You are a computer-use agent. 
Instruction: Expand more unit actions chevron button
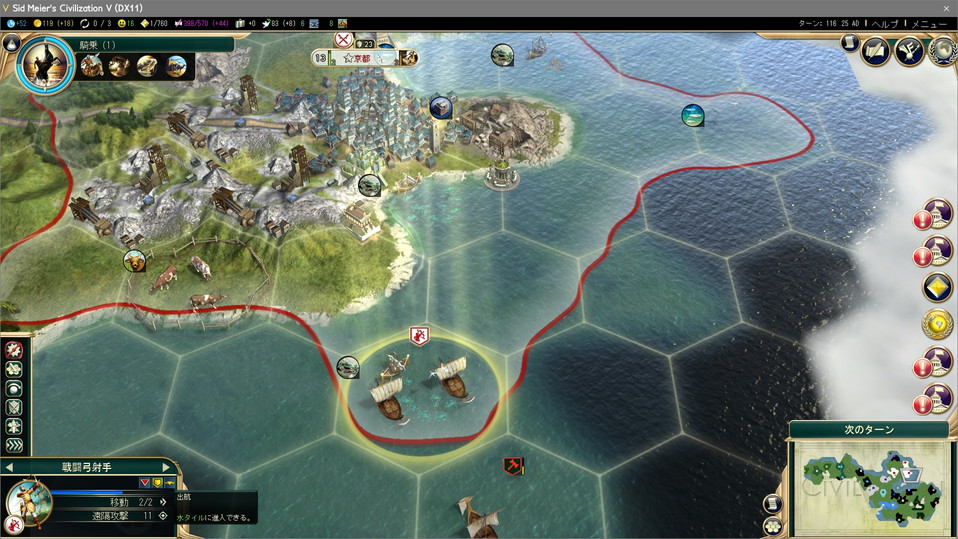pyautogui.click(x=14, y=445)
